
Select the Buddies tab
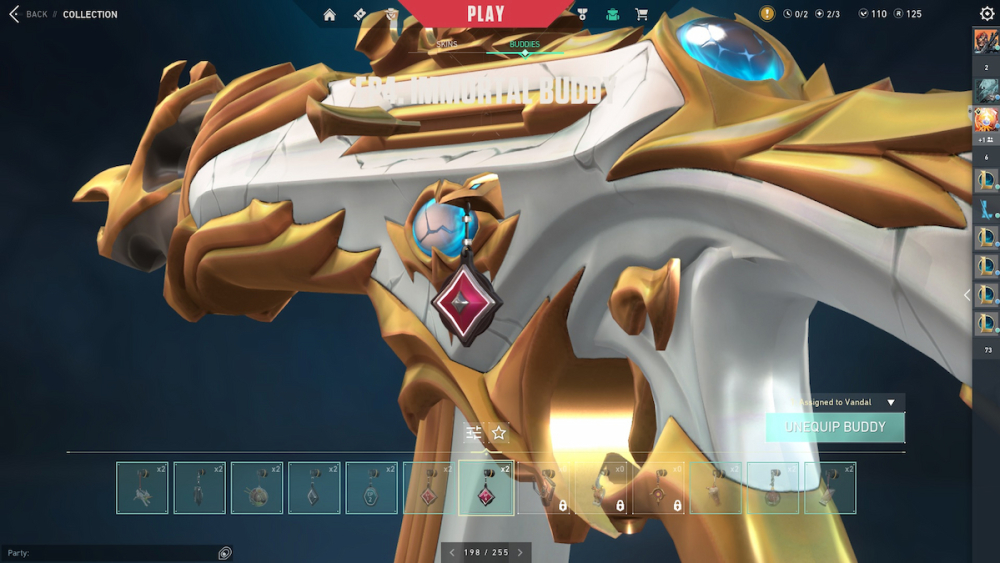point(524,45)
